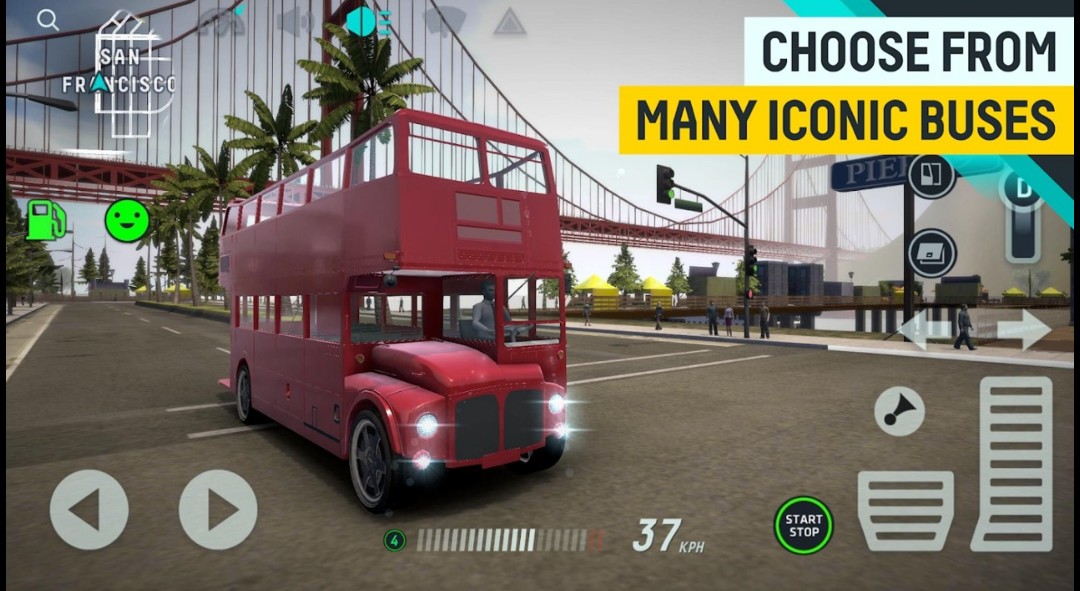Steer left with the left arrow button
The width and height of the screenshot is (1080, 591).
[89, 509]
